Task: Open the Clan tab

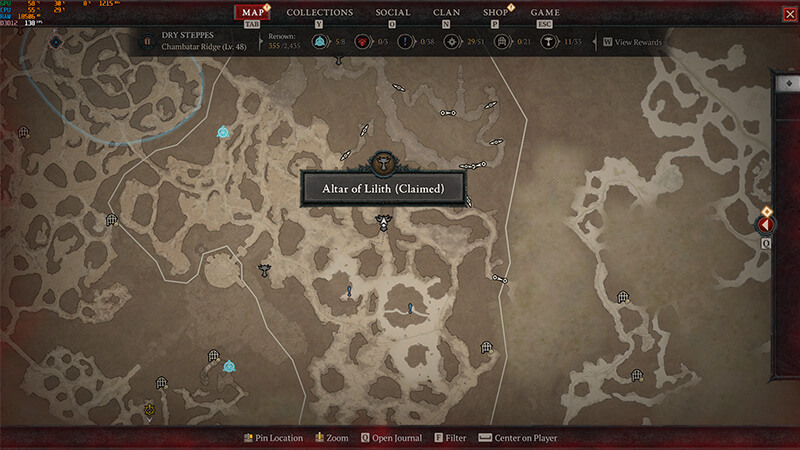Action: [447, 13]
